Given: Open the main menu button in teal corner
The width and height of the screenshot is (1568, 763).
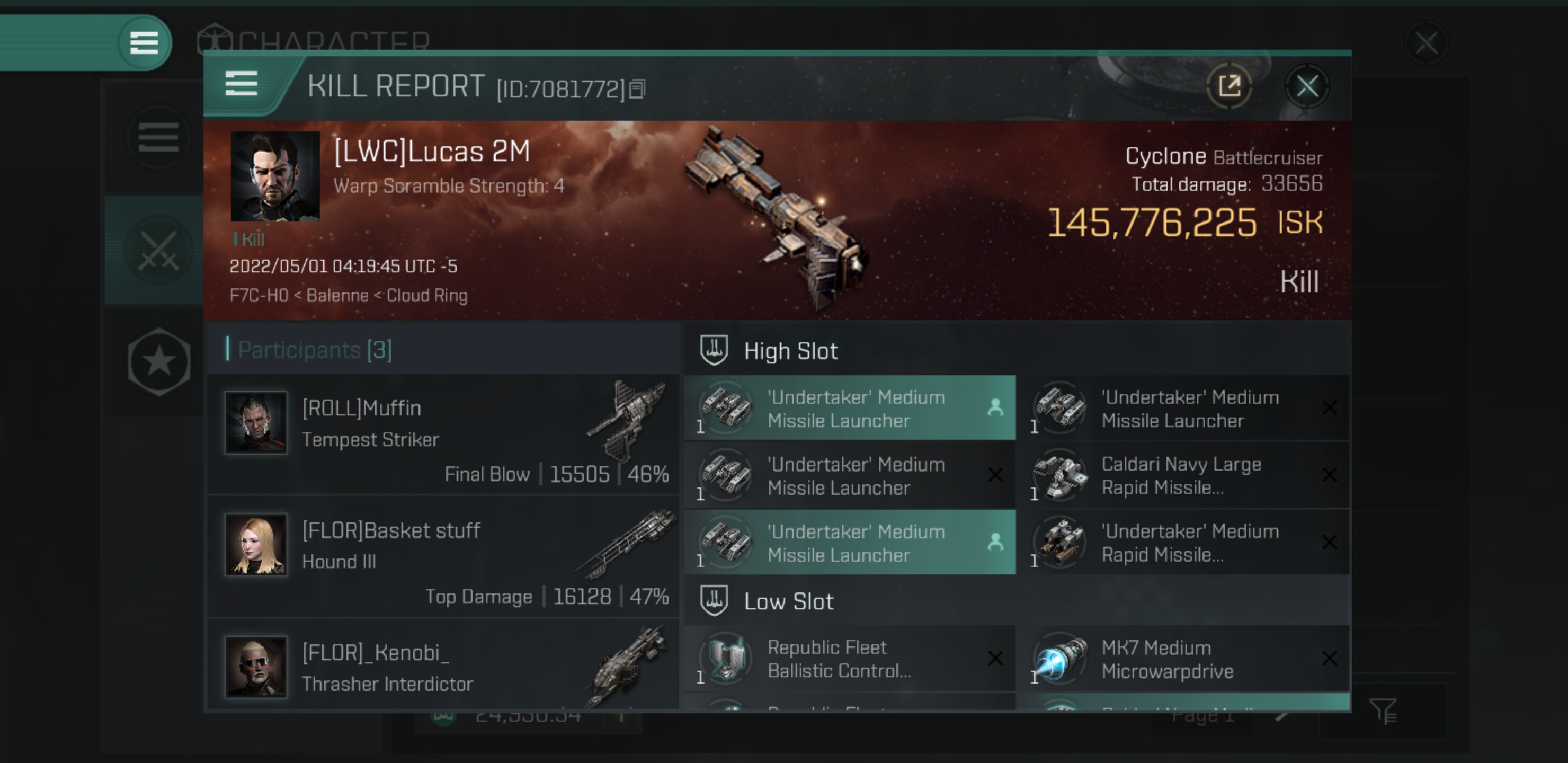Looking at the screenshot, I should pyautogui.click(x=144, y=42).
